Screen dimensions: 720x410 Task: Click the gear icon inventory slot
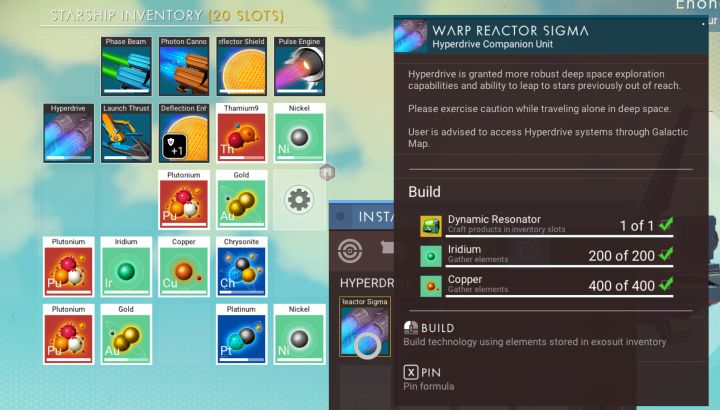(299, 200)
